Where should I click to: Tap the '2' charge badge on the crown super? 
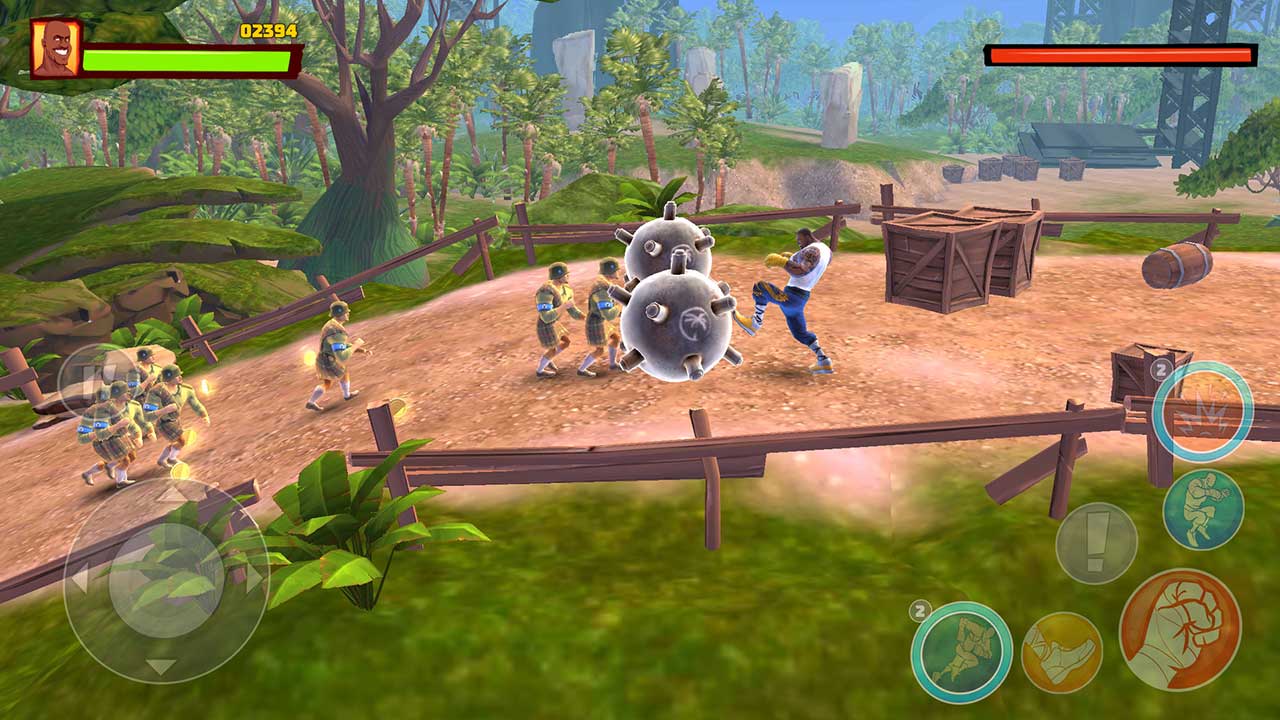pyautogui.click(x=1160, y=369)
